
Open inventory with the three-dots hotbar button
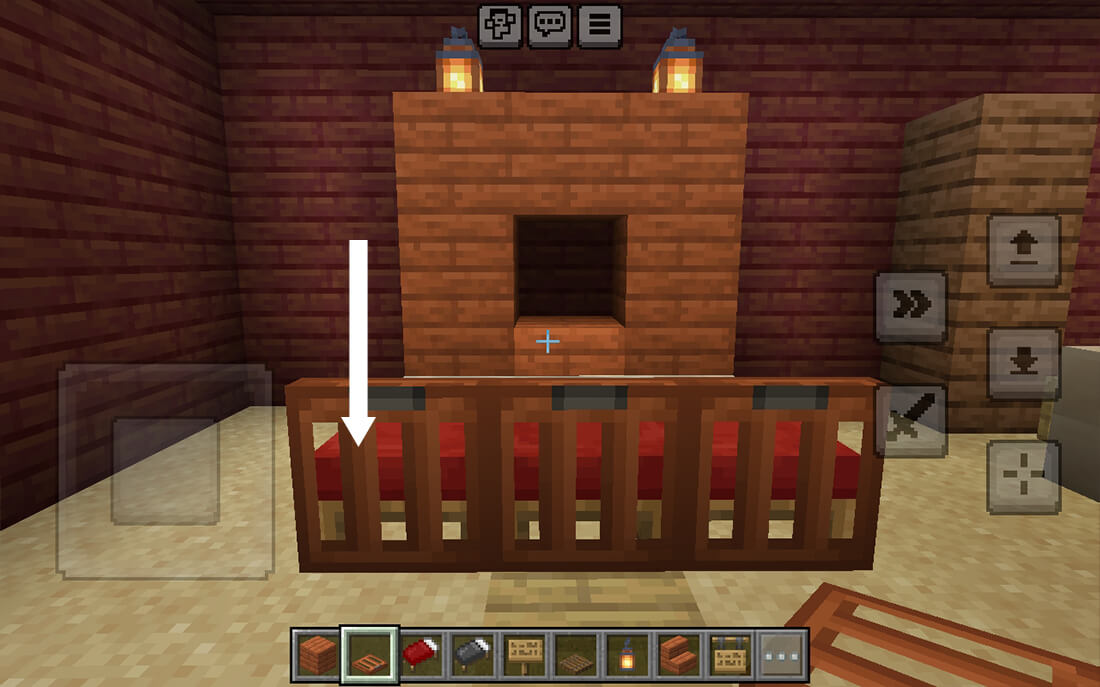coord(784,654)
